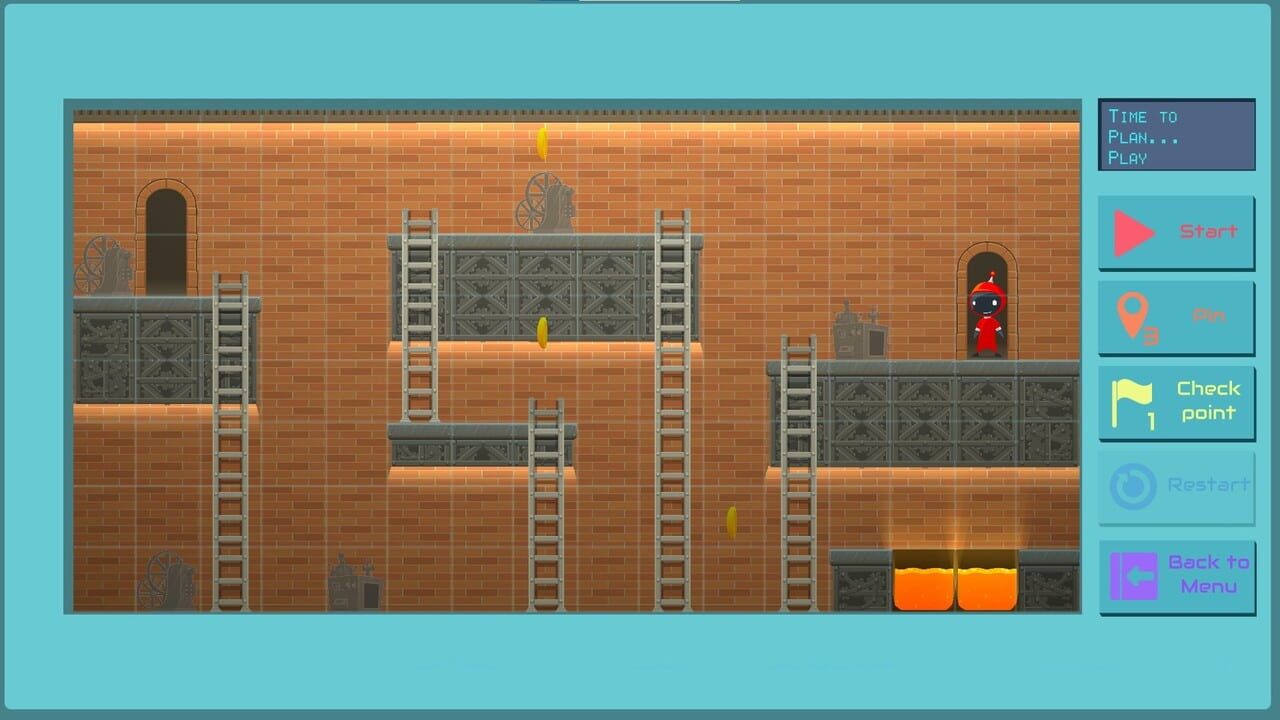Click the Time to Plan status panel
Image resolution: width=1280 pixels, height=720 pixels.
pyautogui.click(x=1176, y=134)
